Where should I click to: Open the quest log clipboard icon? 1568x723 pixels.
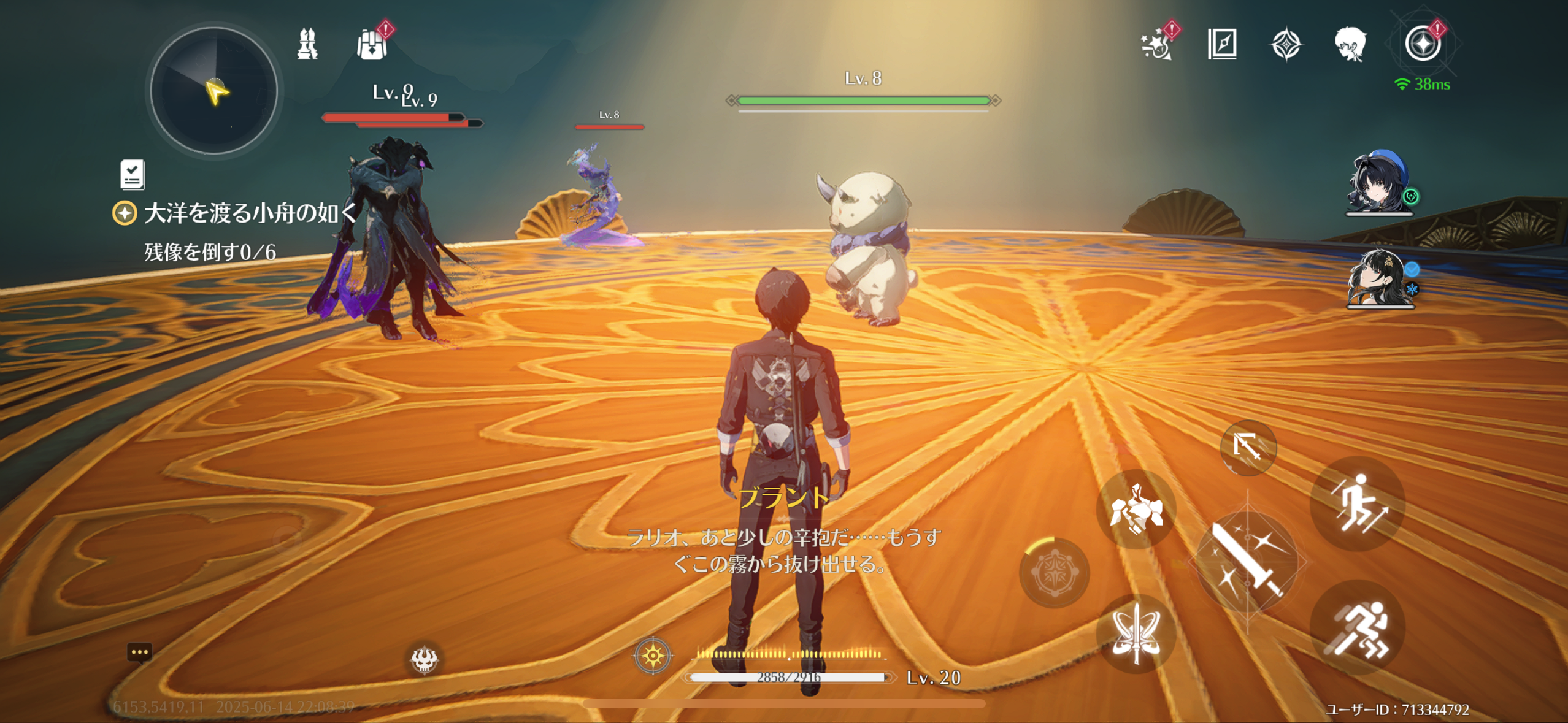click(x=133, y=175)
